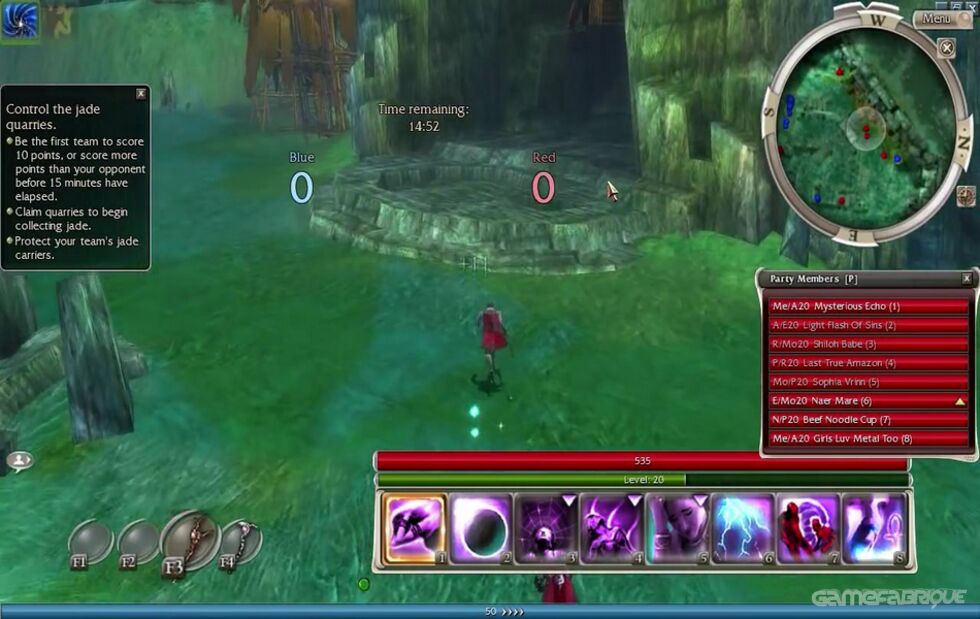
Task: Close the jade quarries objectives panel
Action: click(x=141, y=94)
